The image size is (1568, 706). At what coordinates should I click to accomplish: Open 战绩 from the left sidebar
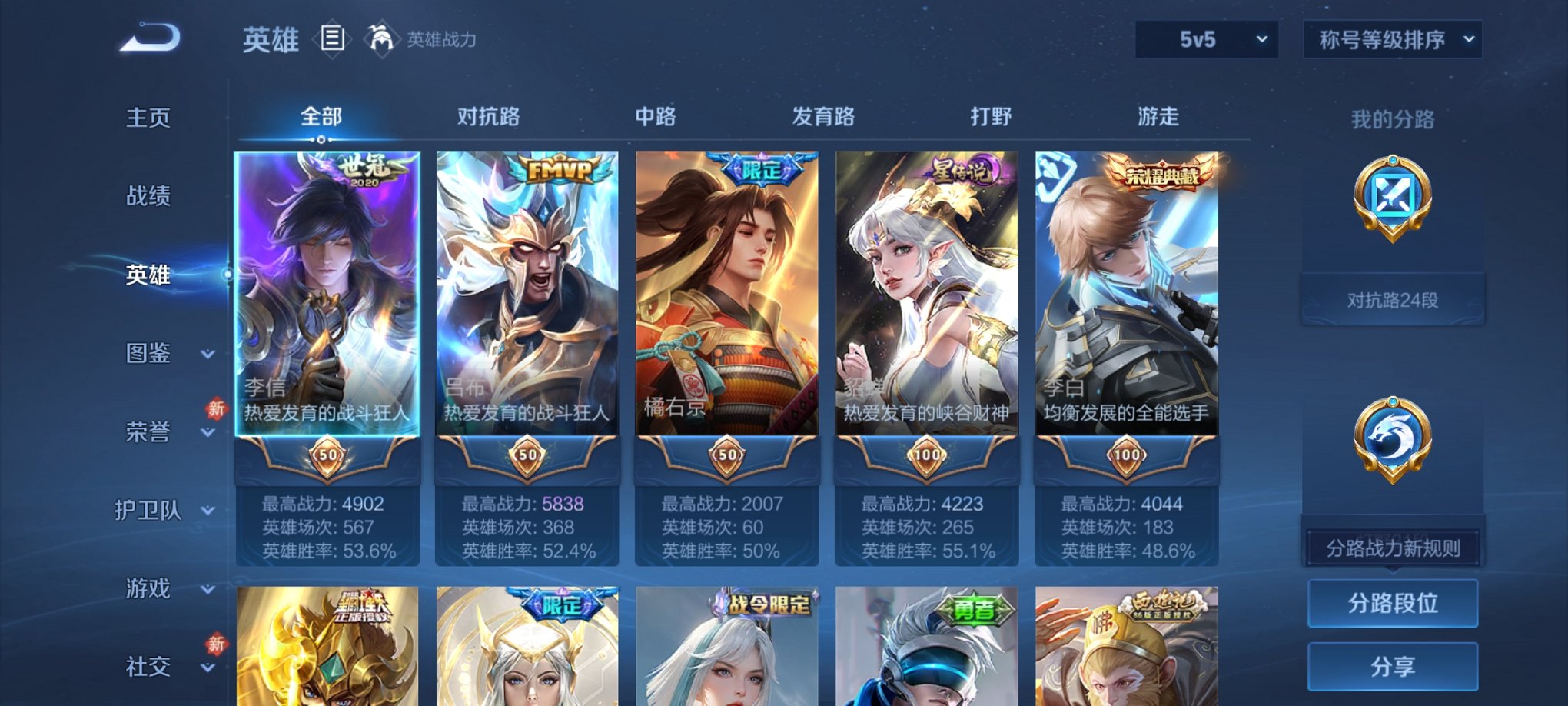click(147, 198)
